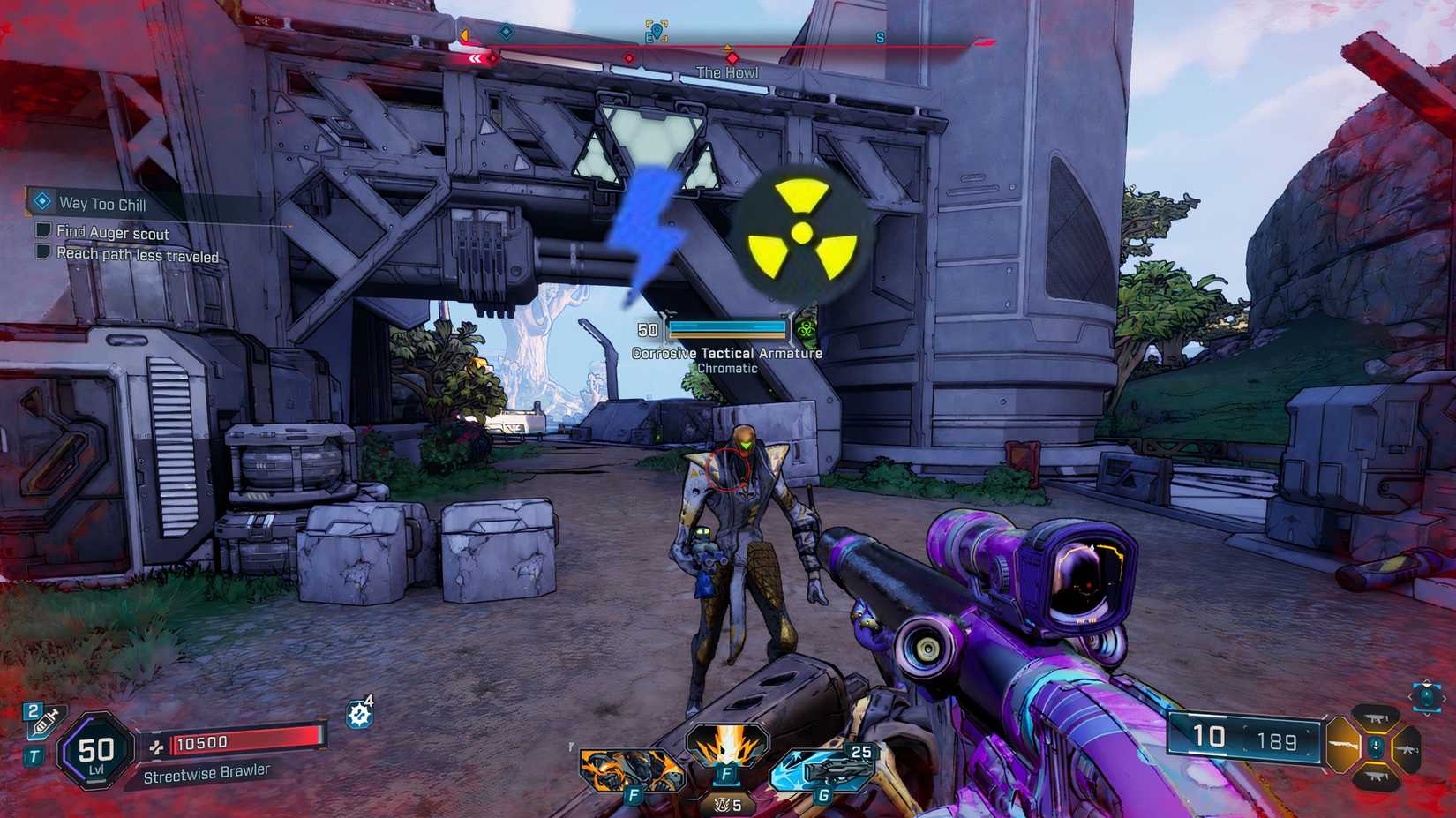Viewport: 1456px width, 818px height.
Task: Click the bottom SMG icon in the weapon wheel
Action: click(1377, 777)
